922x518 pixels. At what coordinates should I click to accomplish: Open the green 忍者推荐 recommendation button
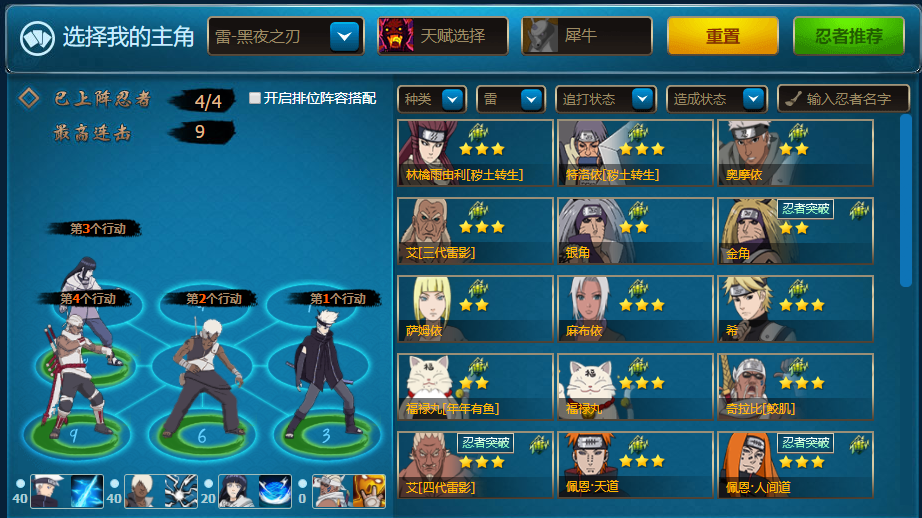848,36
